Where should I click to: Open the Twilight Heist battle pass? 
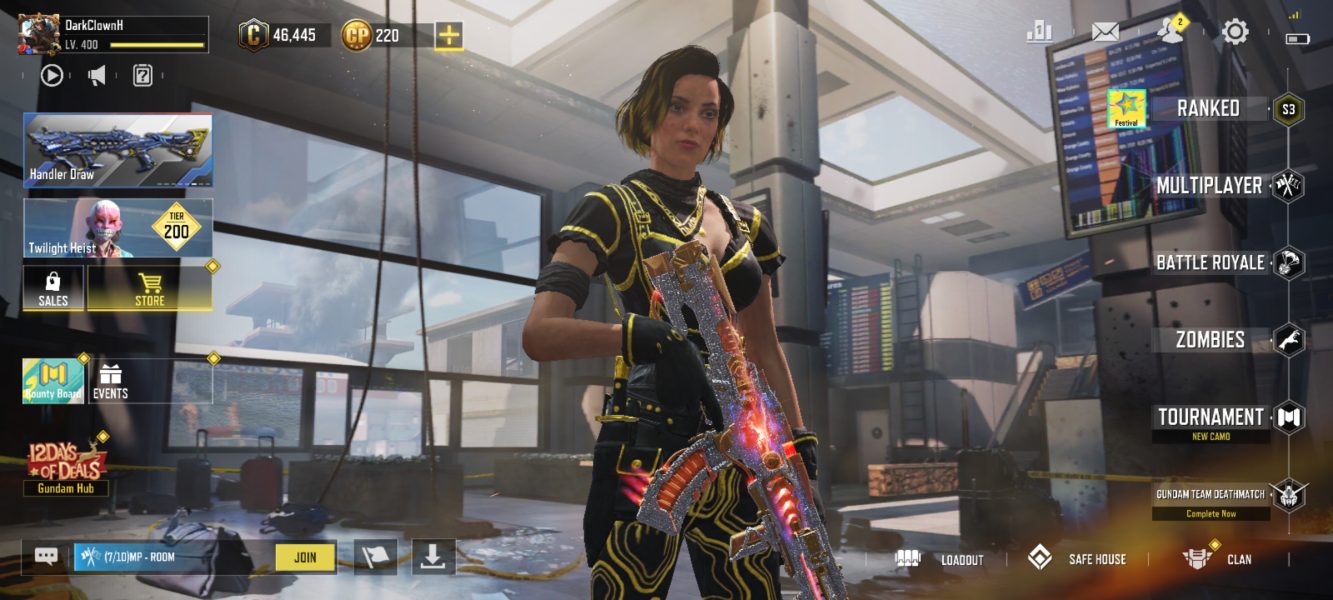tap(118, 228)
